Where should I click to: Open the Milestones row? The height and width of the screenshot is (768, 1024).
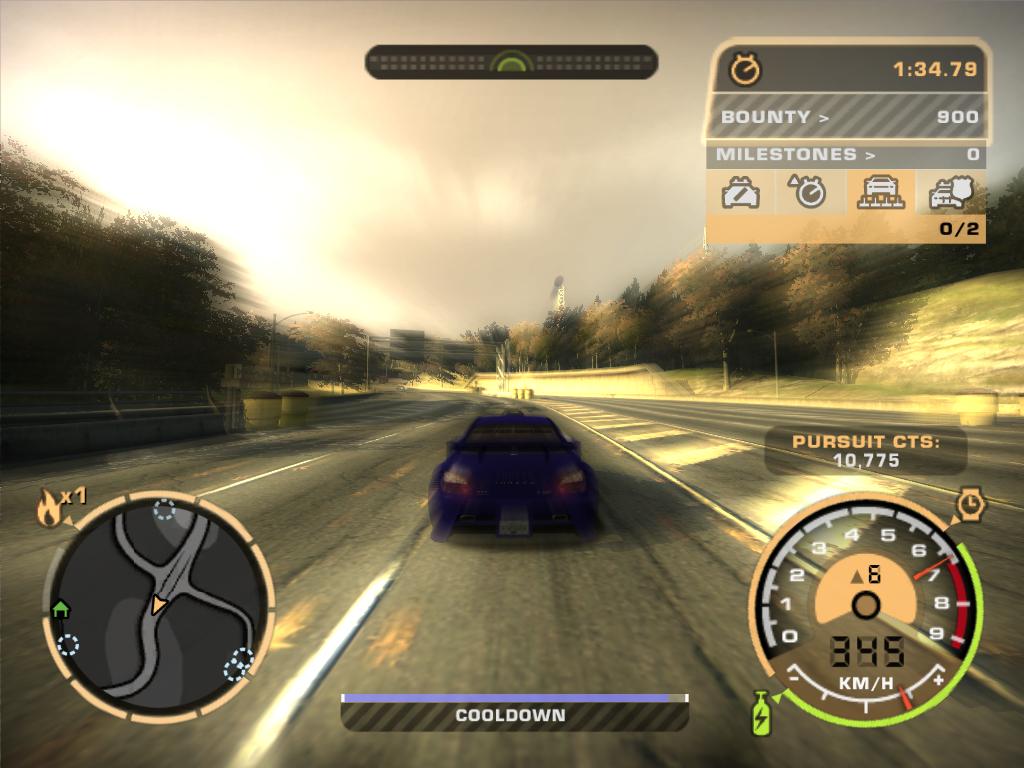coord(846,154)
